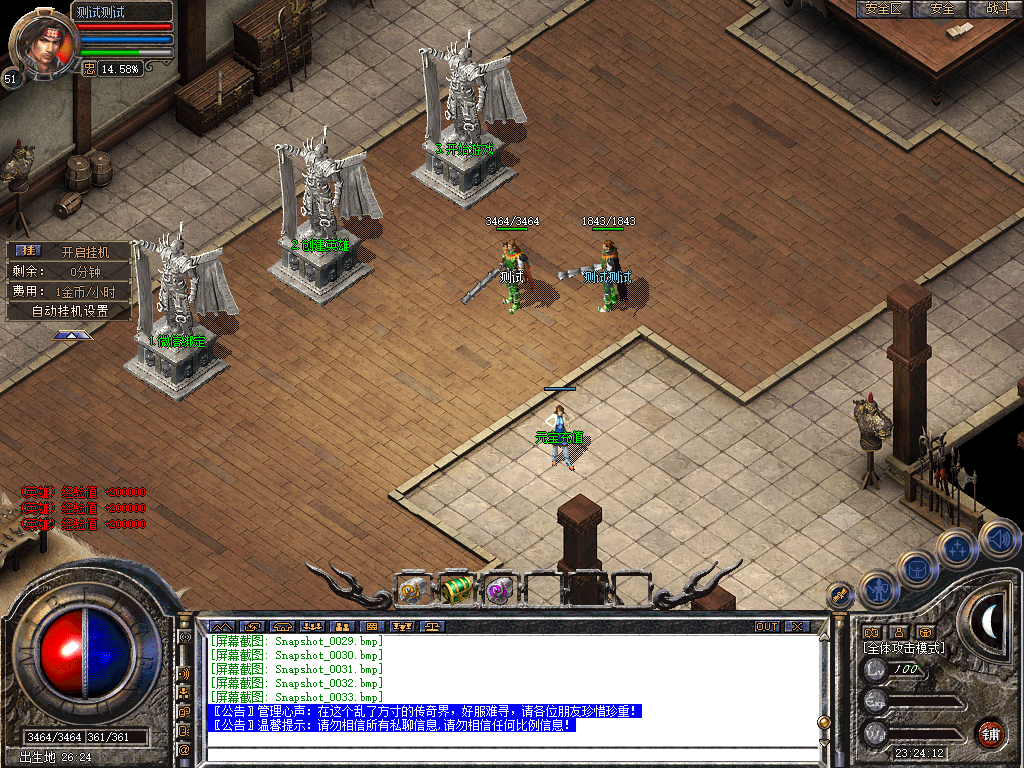The width and height of the screenshot is (1024, 768).
Task: Open the red 铺 shop button
Action: 990,733
